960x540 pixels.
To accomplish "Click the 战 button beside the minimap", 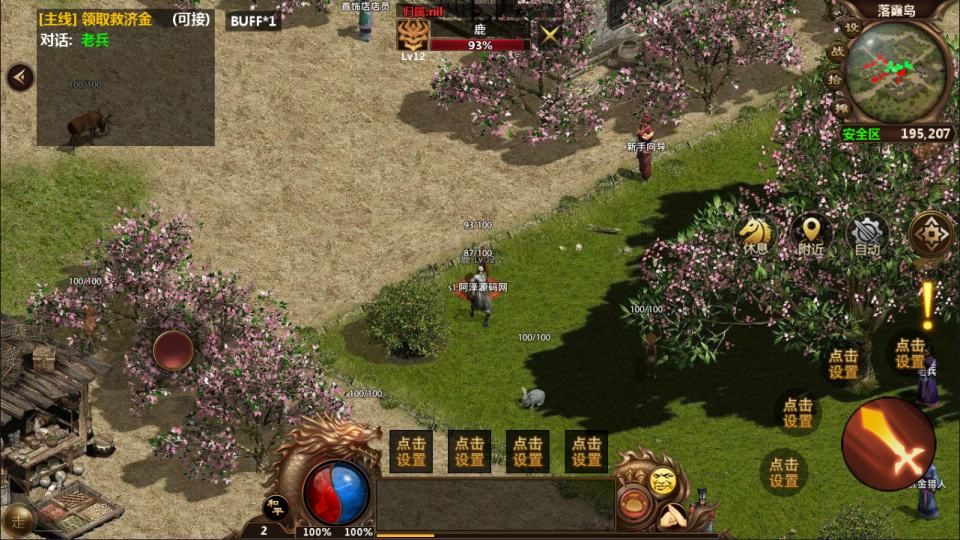I will pos(838,52).
